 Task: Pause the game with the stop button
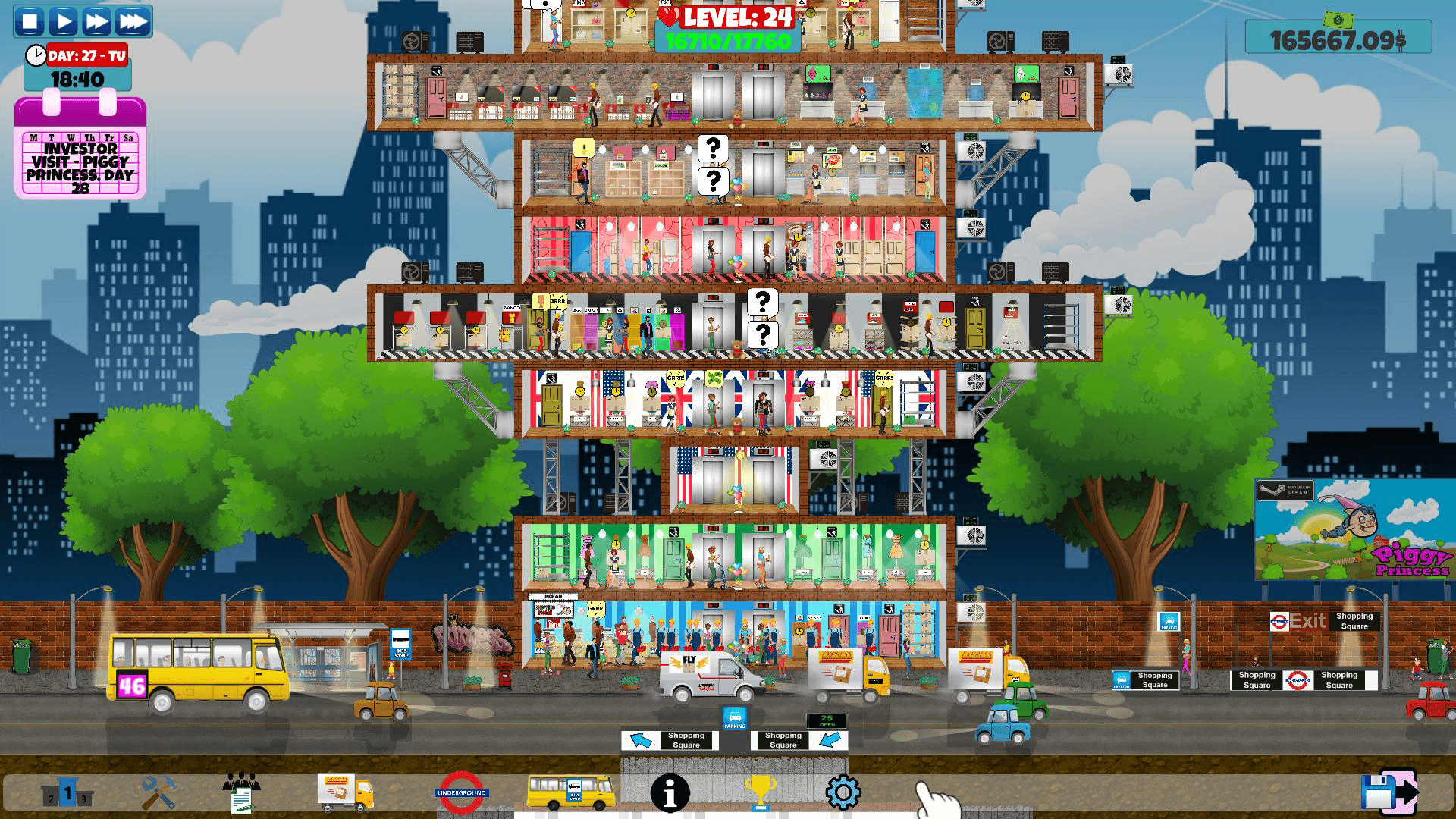tap(30, 23)
